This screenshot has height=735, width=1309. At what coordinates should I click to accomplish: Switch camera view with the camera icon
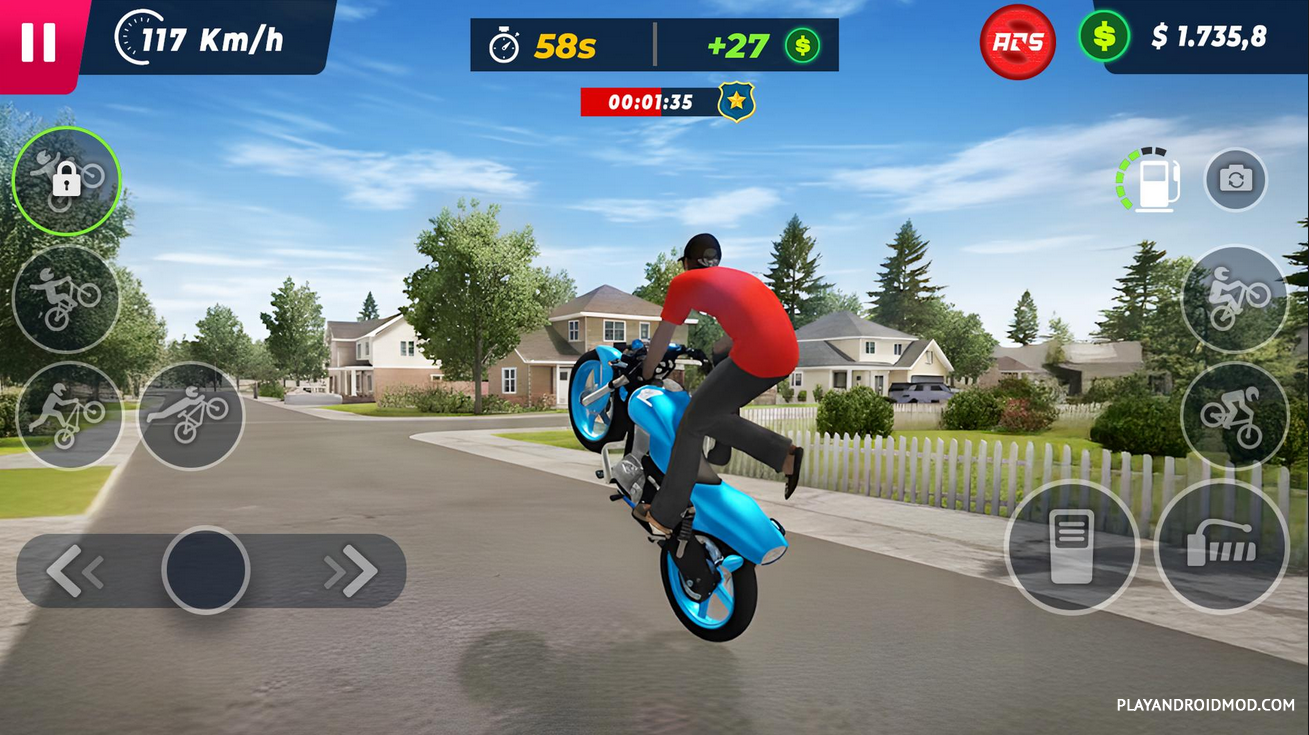[1235, 180]
